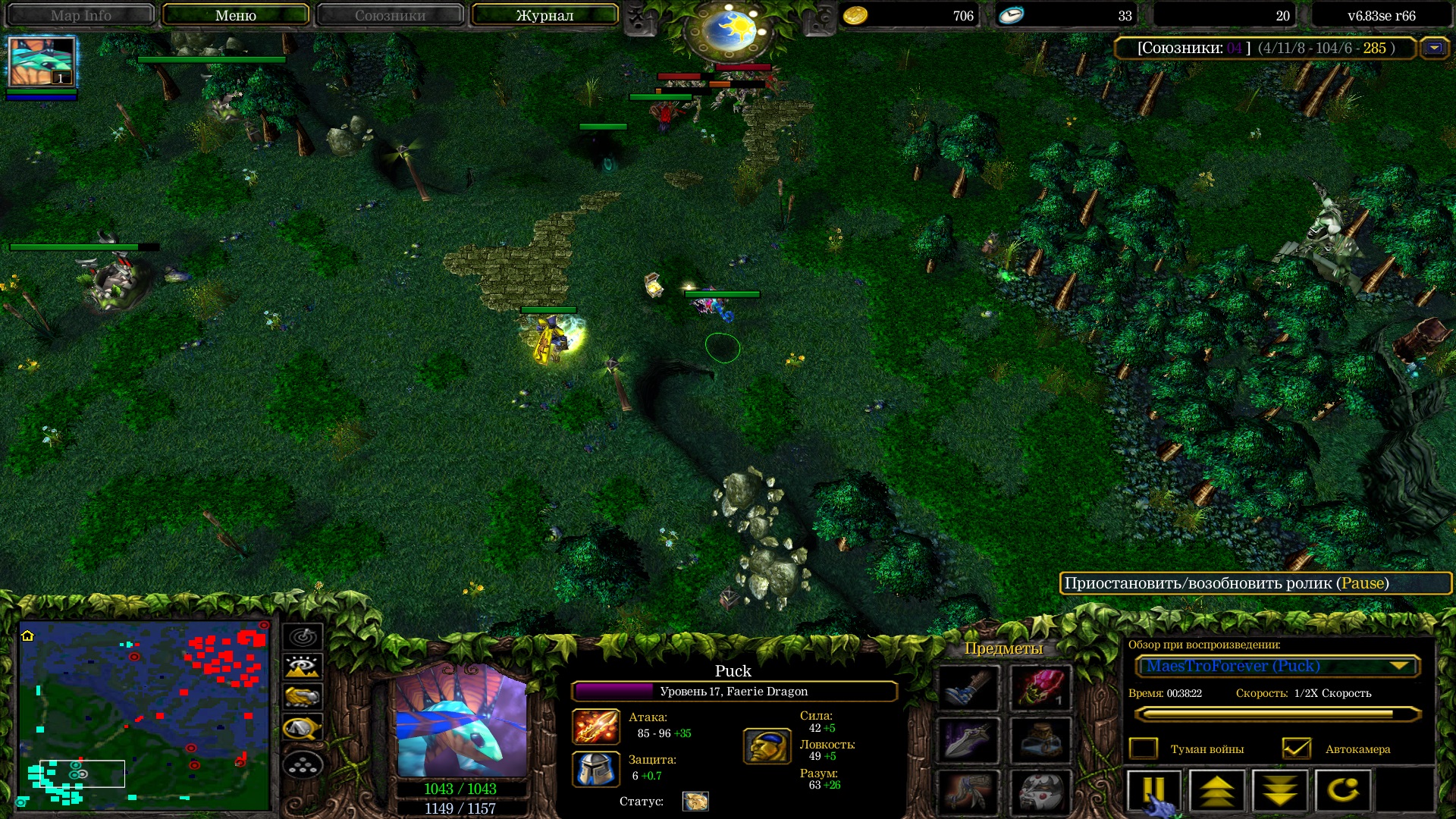
Task: Enable the Туман войны checkbox
Action: coord(1144,748)
